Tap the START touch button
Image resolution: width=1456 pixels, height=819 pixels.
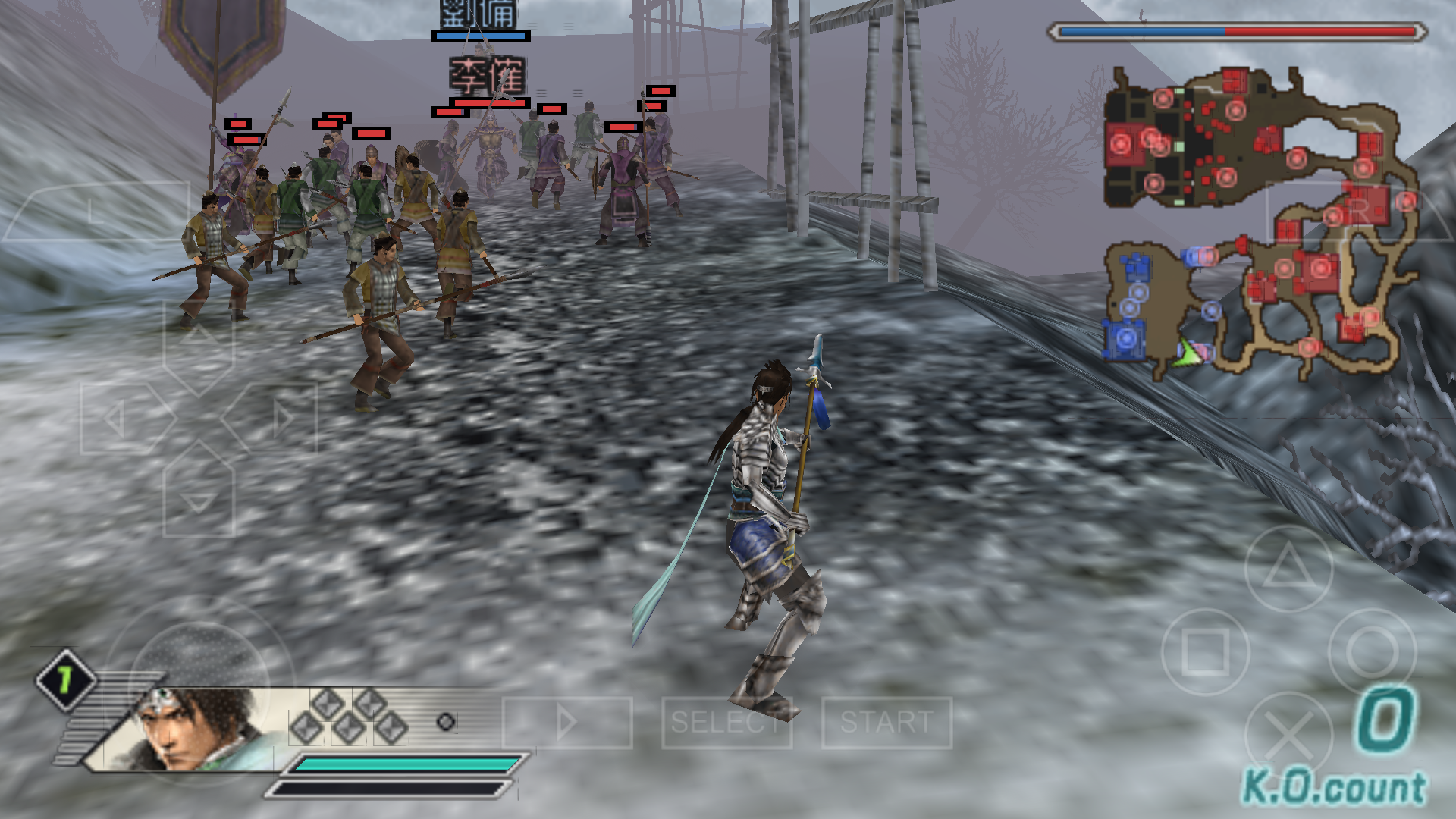click(x=886, y=722)
